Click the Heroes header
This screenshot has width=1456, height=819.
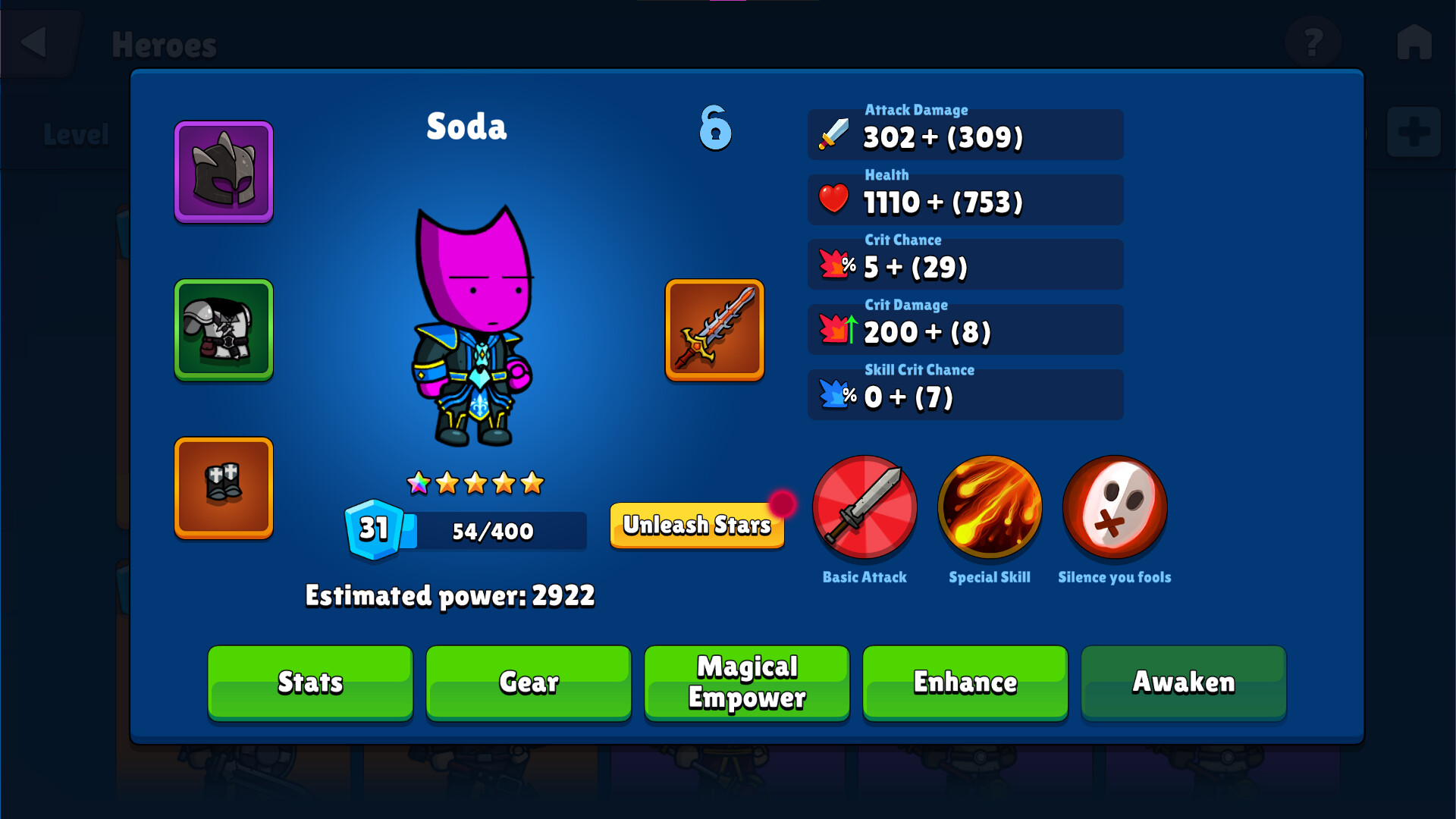[x=165, y=44]
